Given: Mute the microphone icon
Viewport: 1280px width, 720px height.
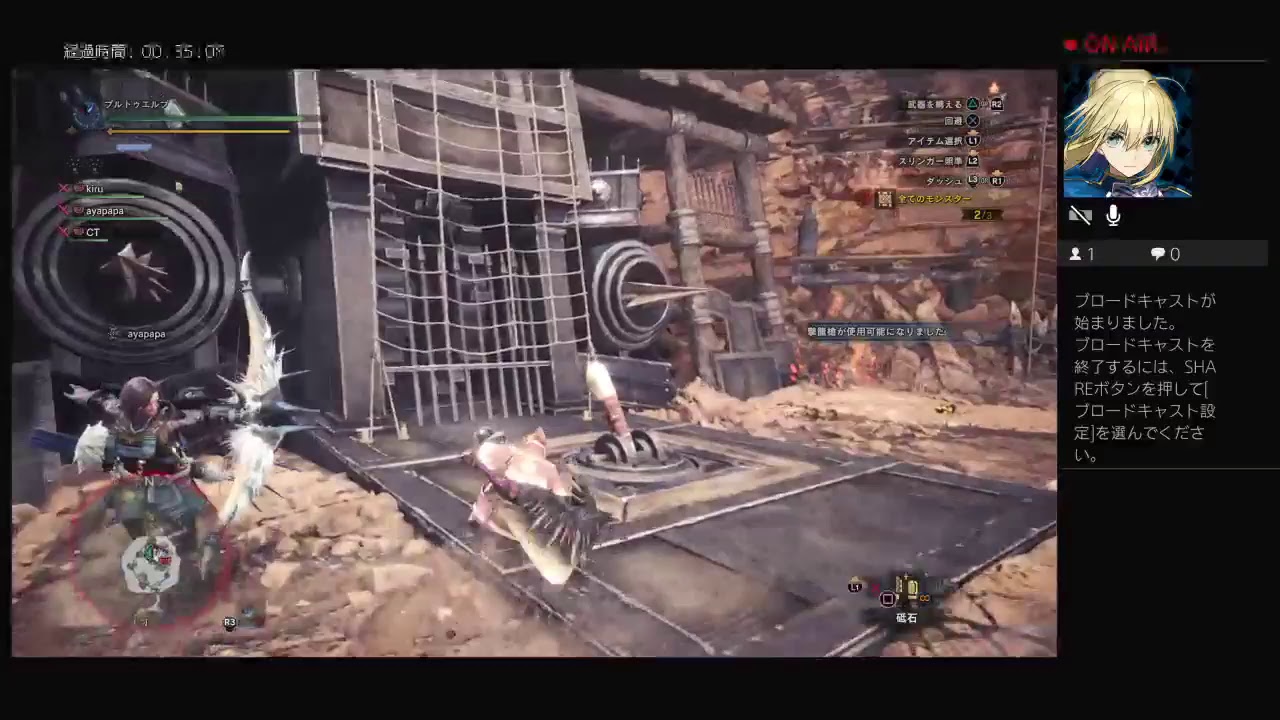Looking at the screenshot, I should [x=1113, y=214].
